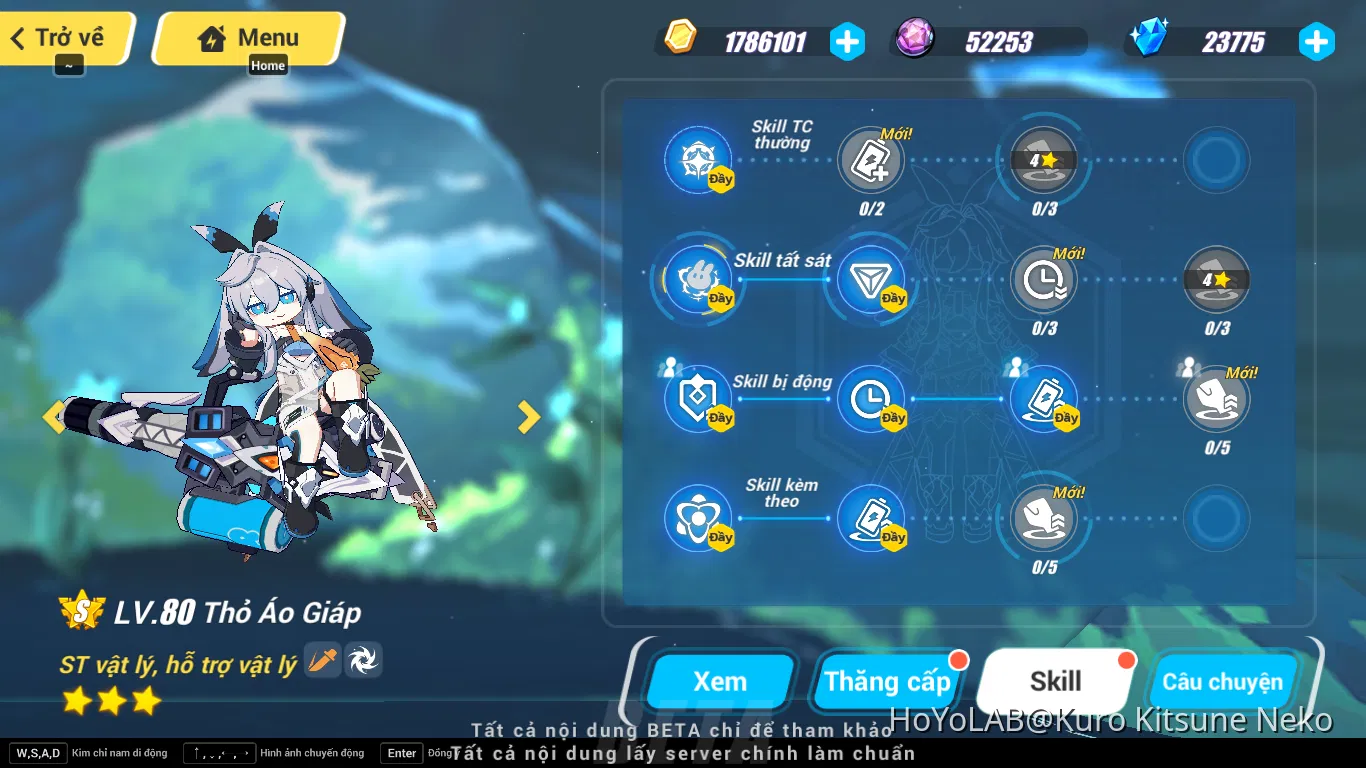1366x768 pixels.
Task: Open the rabbit-shaped Skill tất sát ultimate icon
Action: pyautogui.click(x=698, y=279)
